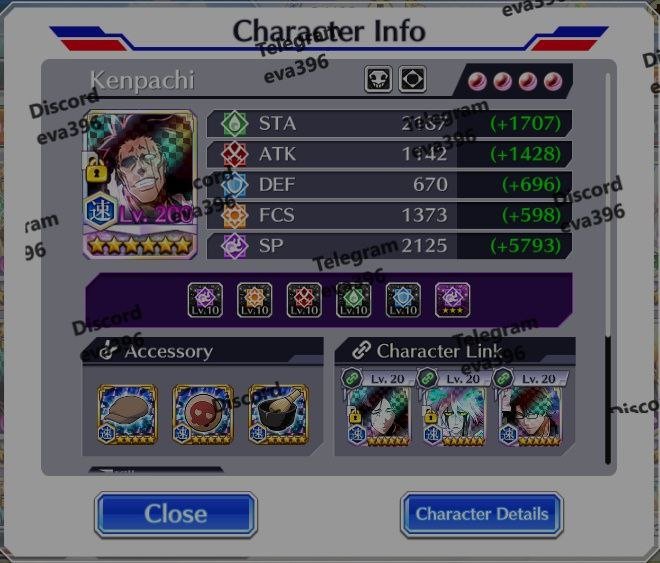Viewport: 660px width, 563px height.
Task: Click the three-star purple slot icon
Action: click(x=452, y=299)
